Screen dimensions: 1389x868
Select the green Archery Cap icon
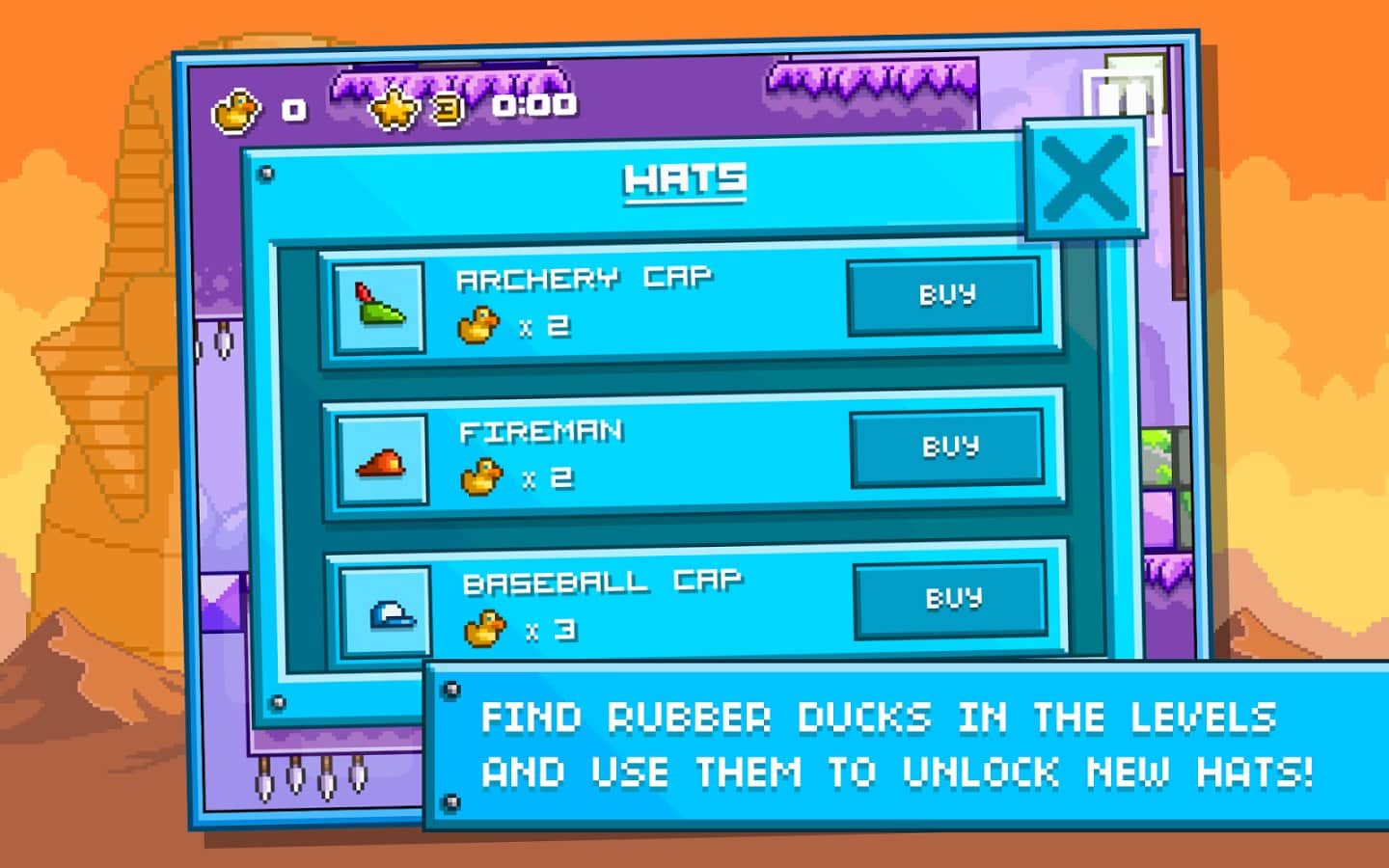(x=379, y=309)
